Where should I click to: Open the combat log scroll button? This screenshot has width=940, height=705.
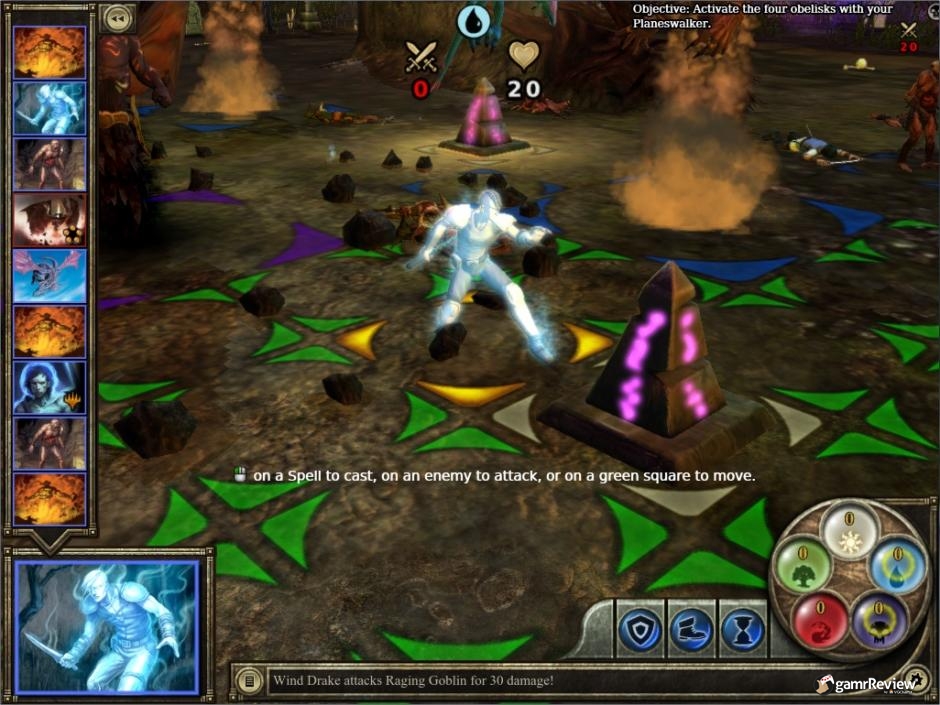(x=246, y=681)
